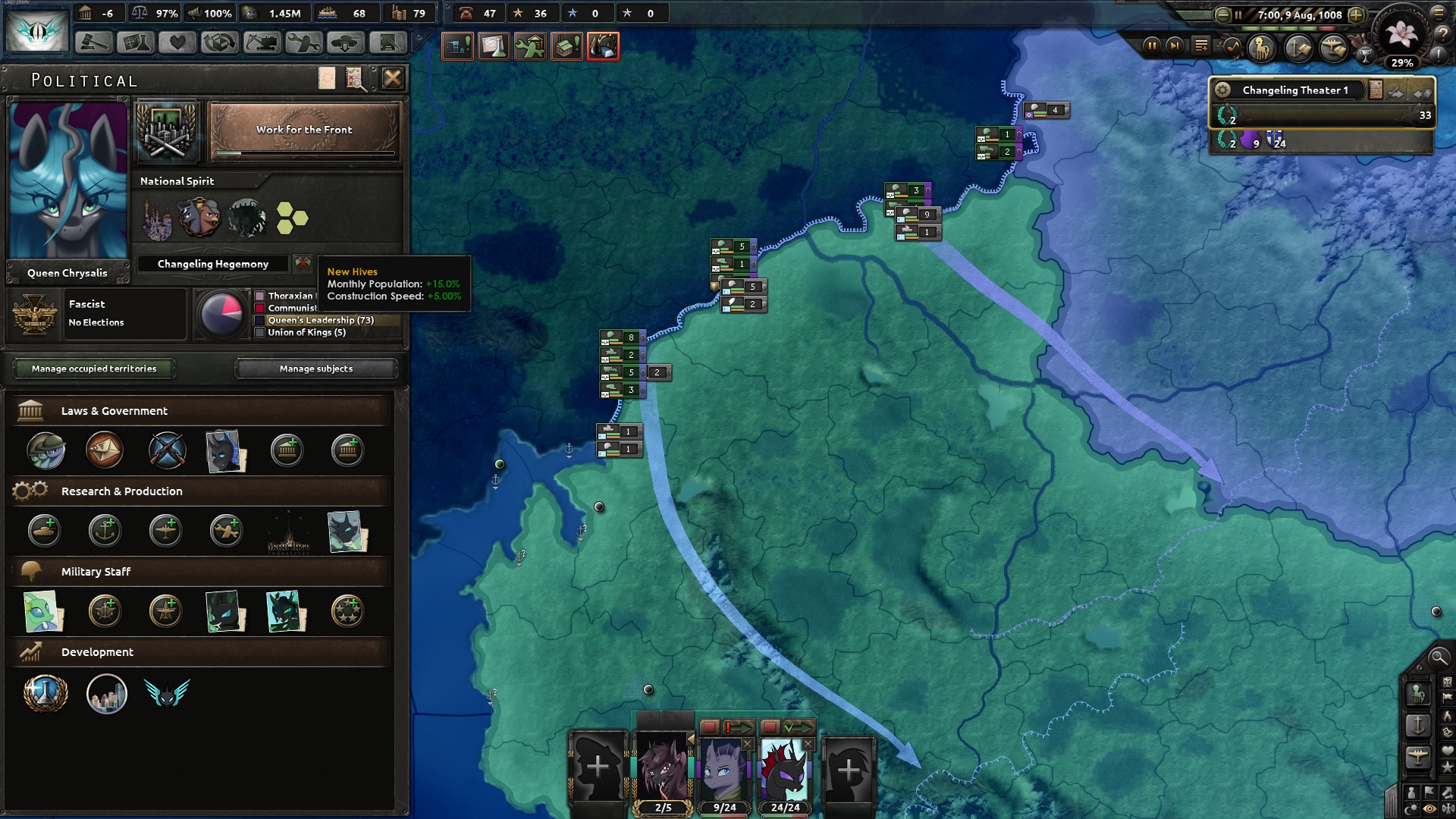Select Queen Chrysalis leader portrait
This screenshot has width=1456, height=819.
point(68,180)
